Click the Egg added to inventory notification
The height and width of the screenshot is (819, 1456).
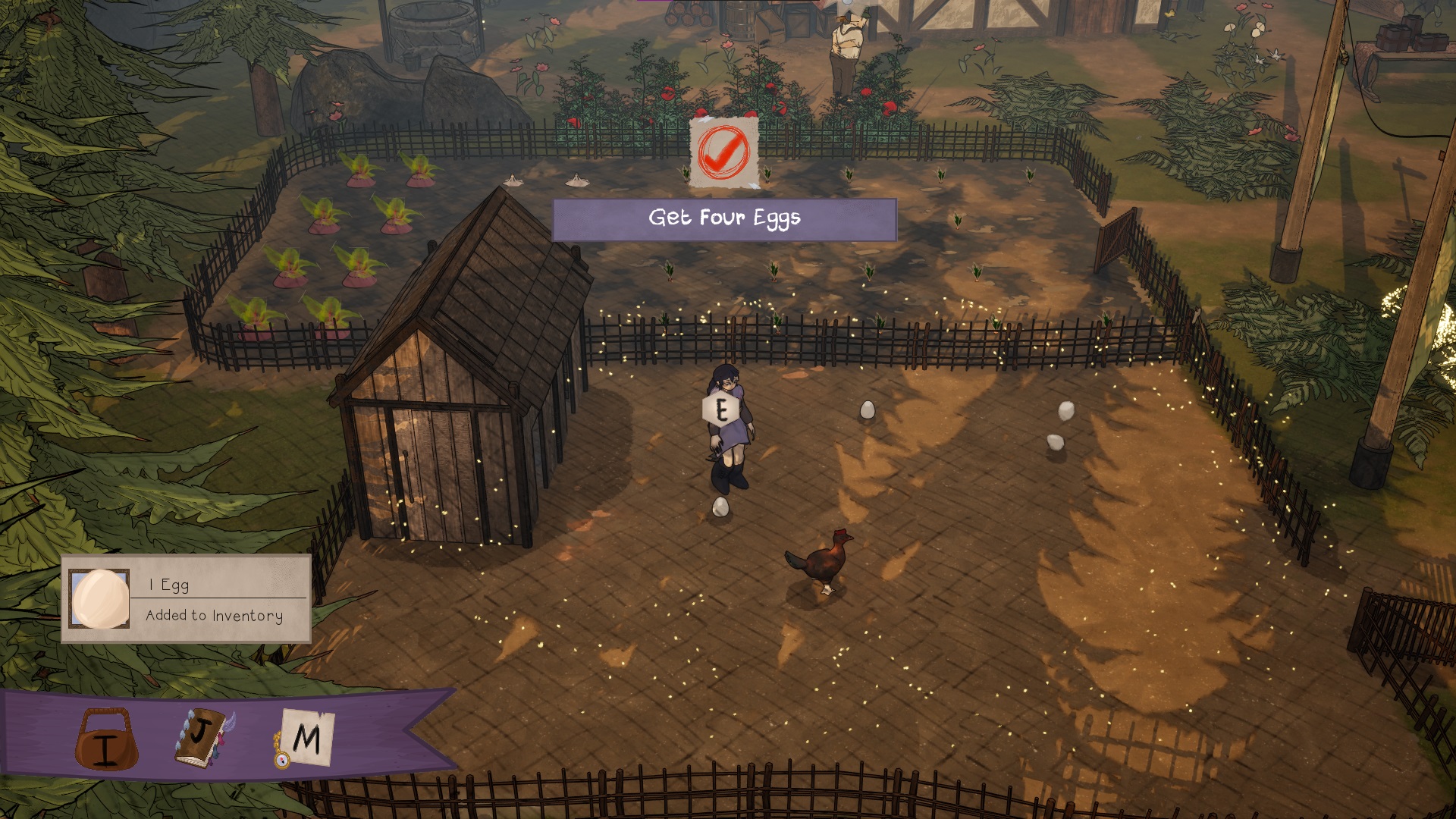click(x=186, y=599)
